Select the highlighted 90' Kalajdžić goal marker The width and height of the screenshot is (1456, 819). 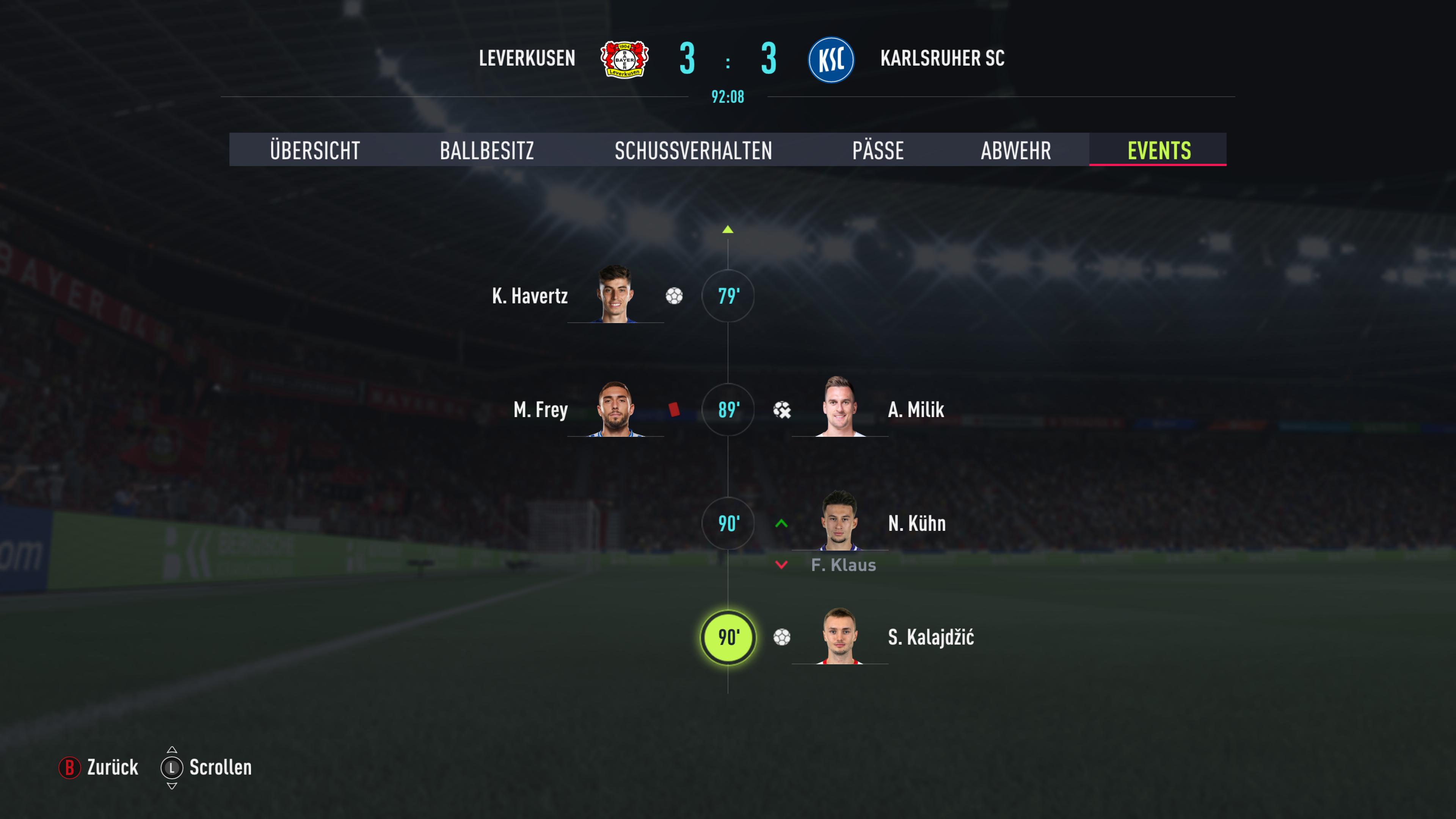click(x=728, y=637)
